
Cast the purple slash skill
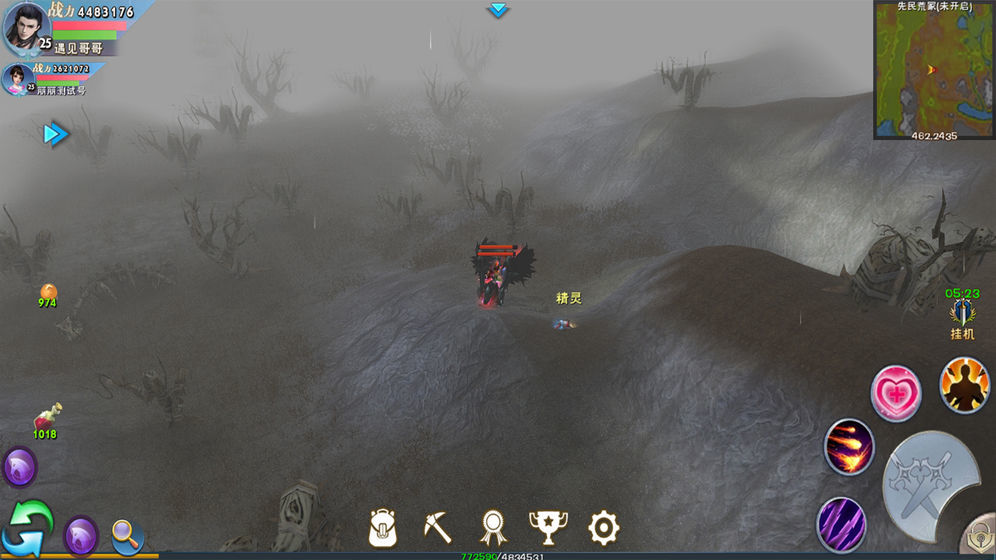pyautogui.click(x=841, y=522)
